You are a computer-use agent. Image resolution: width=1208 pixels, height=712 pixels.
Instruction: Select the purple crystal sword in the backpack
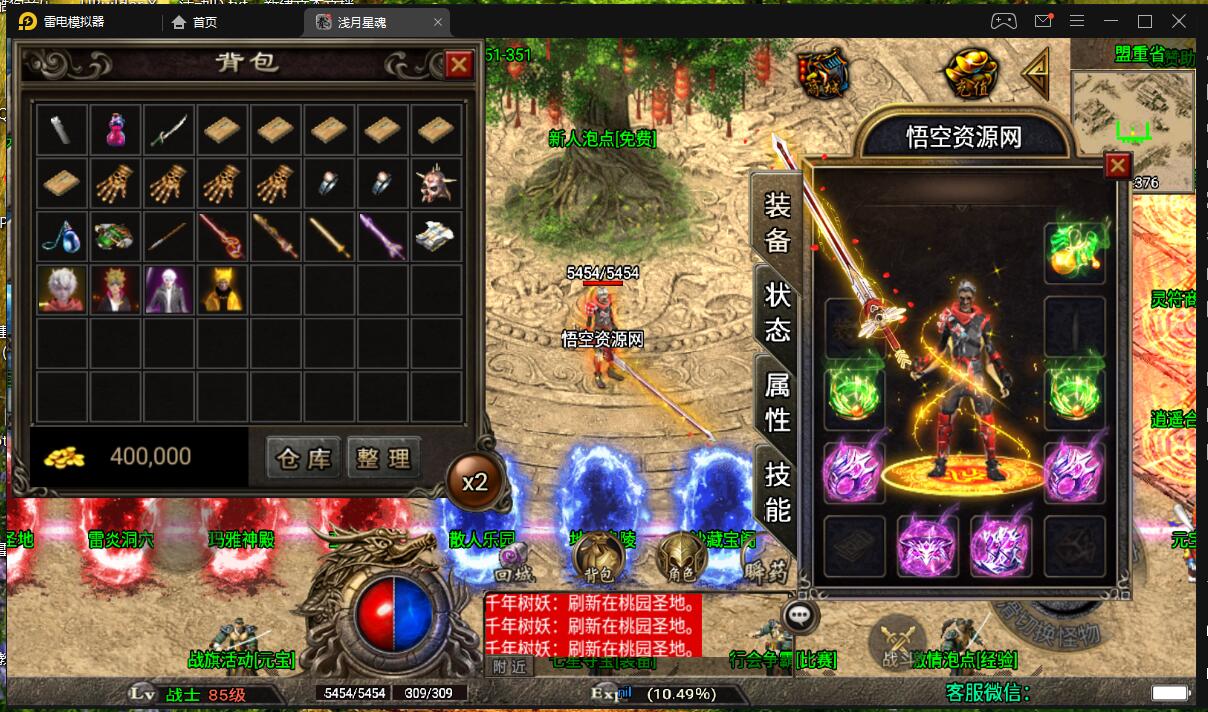[384, 236]
